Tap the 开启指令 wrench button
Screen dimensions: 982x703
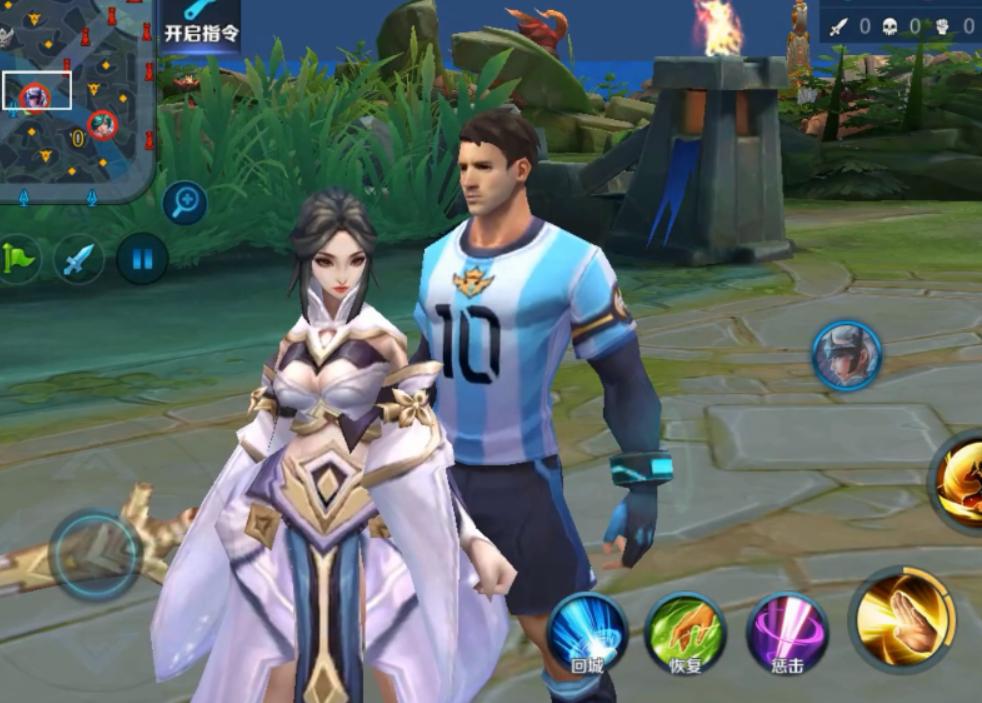click(x=201, y=22)
